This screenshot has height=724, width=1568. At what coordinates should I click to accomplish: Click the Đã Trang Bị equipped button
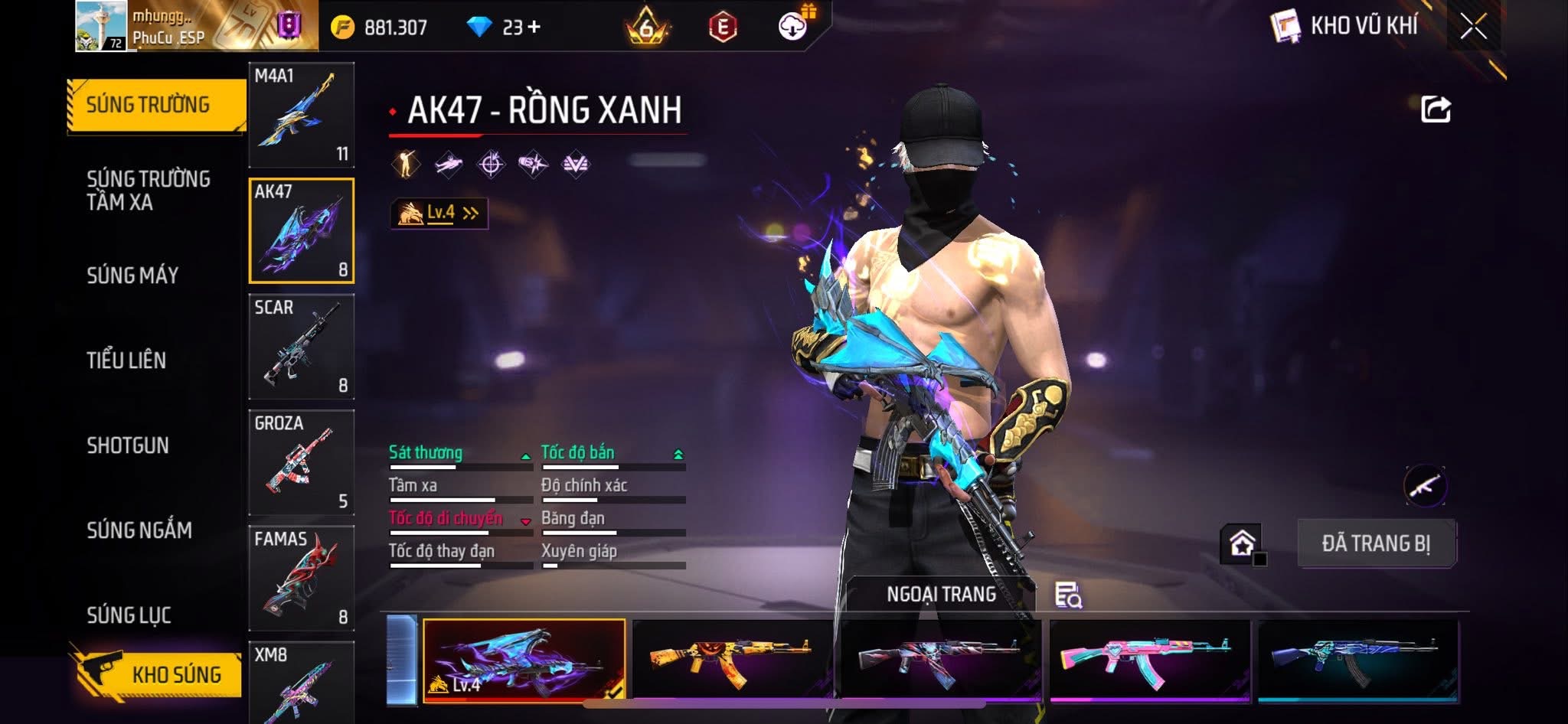point(1376,543)
